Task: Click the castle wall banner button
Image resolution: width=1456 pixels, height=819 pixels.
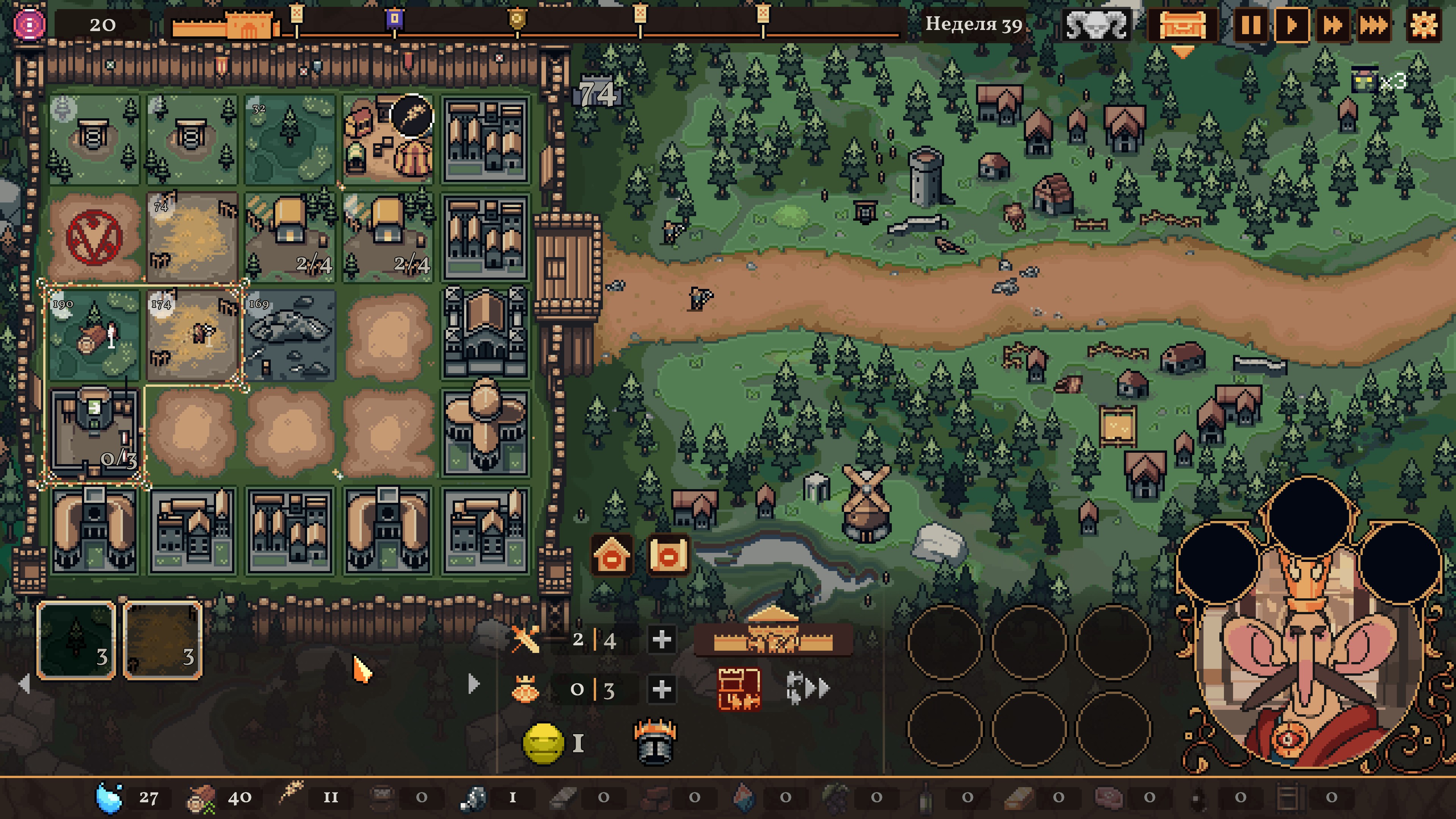Action: (773, 639)
